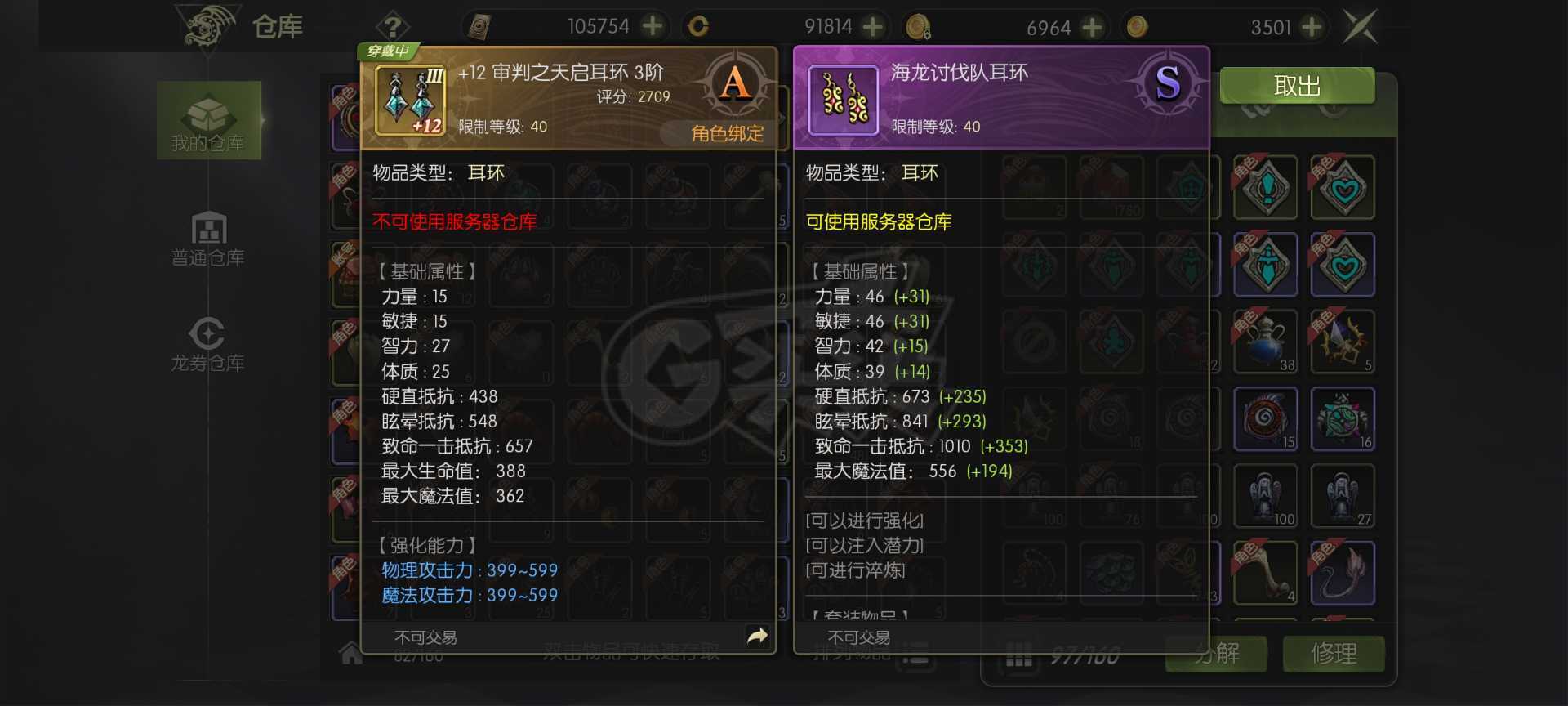The width and height of the screenshot is (1568, 706).
Task: Click the red swirl rune item stacked 15
Action: click(1265, 419)
